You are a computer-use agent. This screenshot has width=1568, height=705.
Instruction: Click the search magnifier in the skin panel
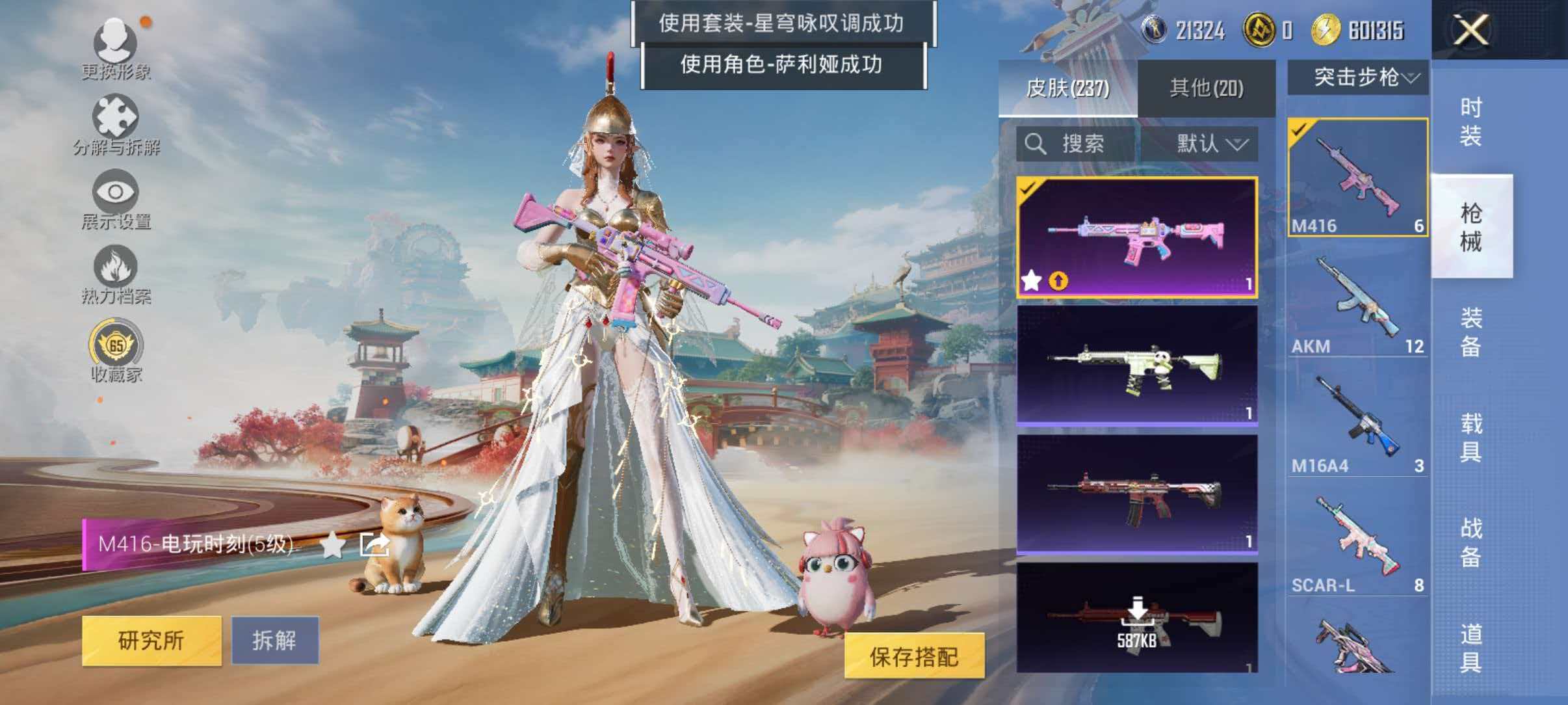click(x=1035, y=144)
